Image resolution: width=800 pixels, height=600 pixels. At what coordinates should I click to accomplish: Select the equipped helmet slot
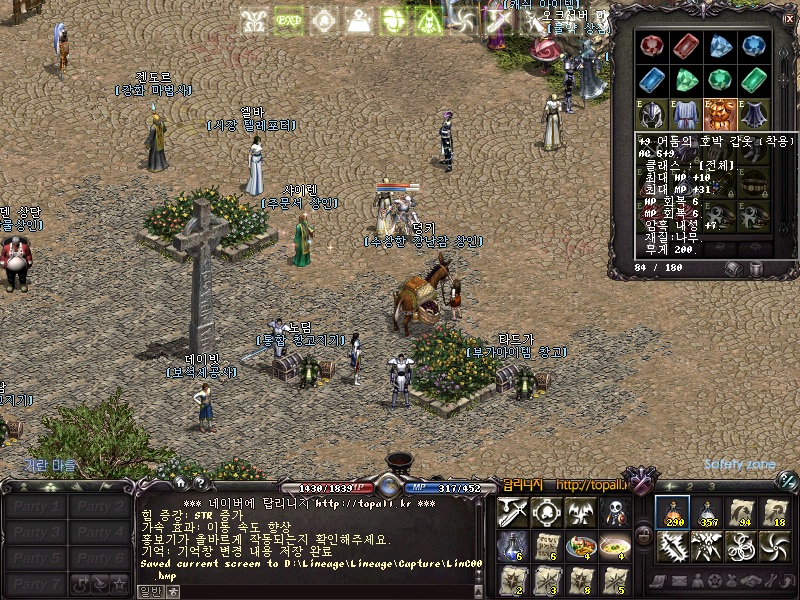click(654, 112)
